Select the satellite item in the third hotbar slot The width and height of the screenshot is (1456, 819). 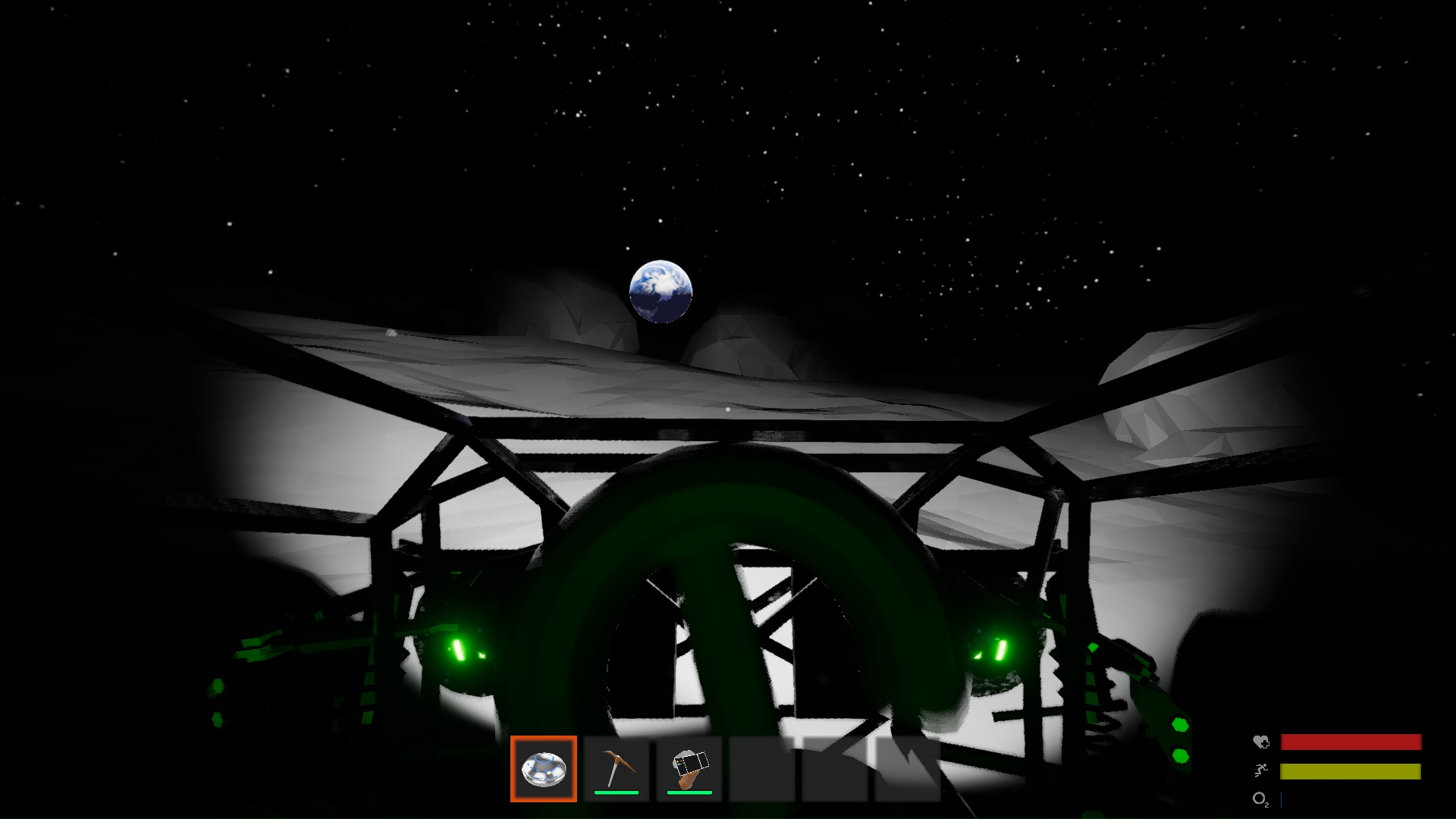tap(689, 768)
